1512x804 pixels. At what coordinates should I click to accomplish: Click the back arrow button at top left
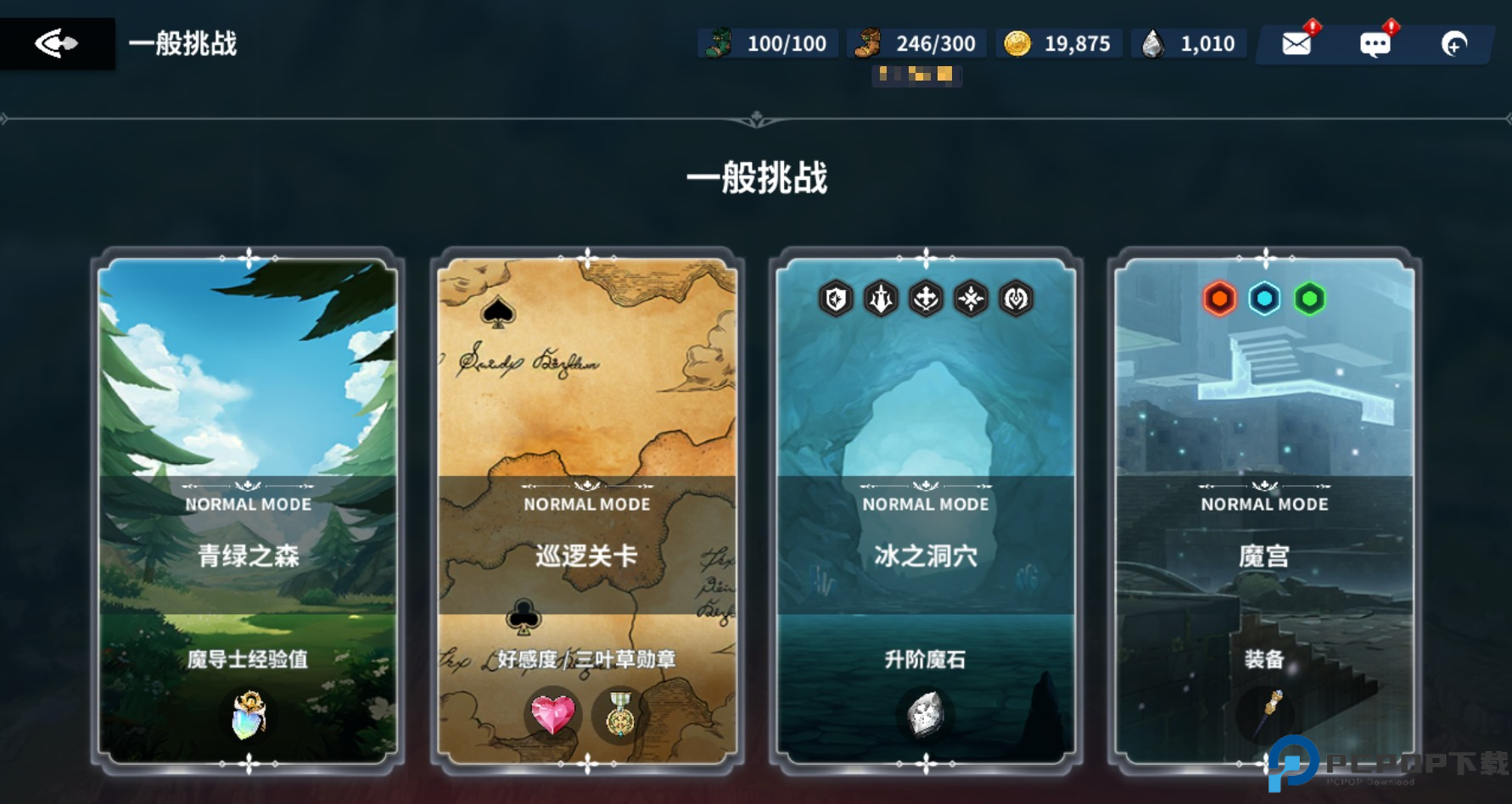pos(58,43)
